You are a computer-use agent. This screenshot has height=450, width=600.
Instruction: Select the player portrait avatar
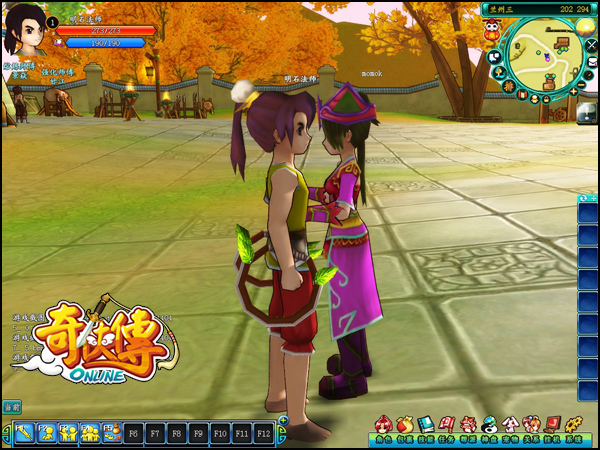26,32
